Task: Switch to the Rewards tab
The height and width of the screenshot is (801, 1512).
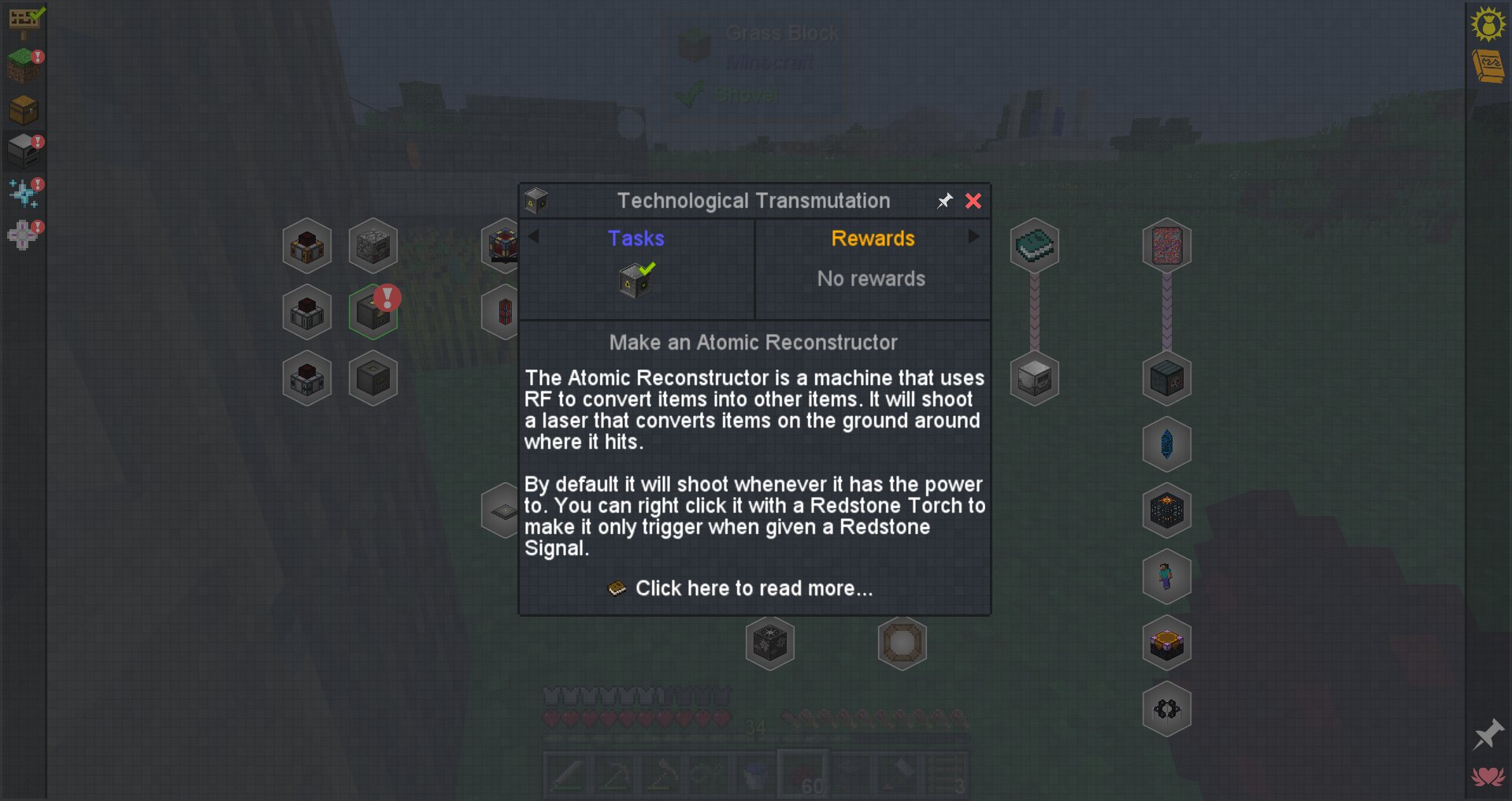Action: (x=873, y=239)
